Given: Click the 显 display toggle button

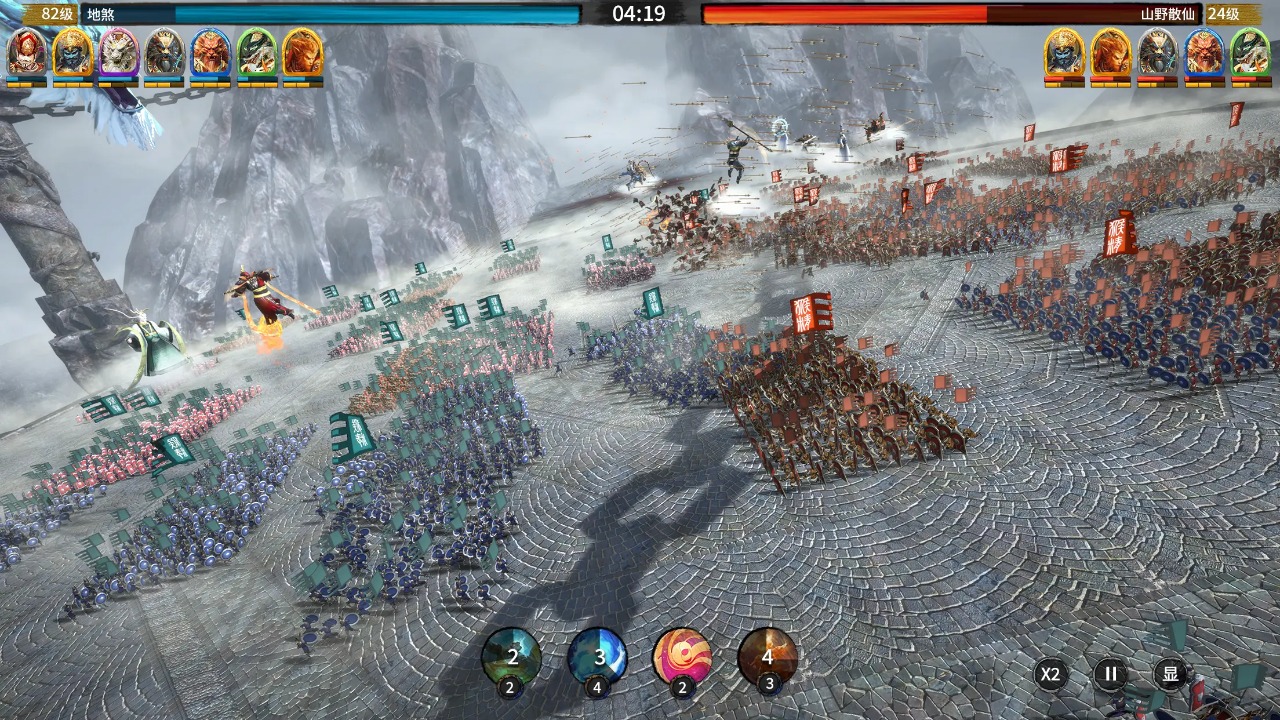Looking at the screenshot, I should [1170, 674].
